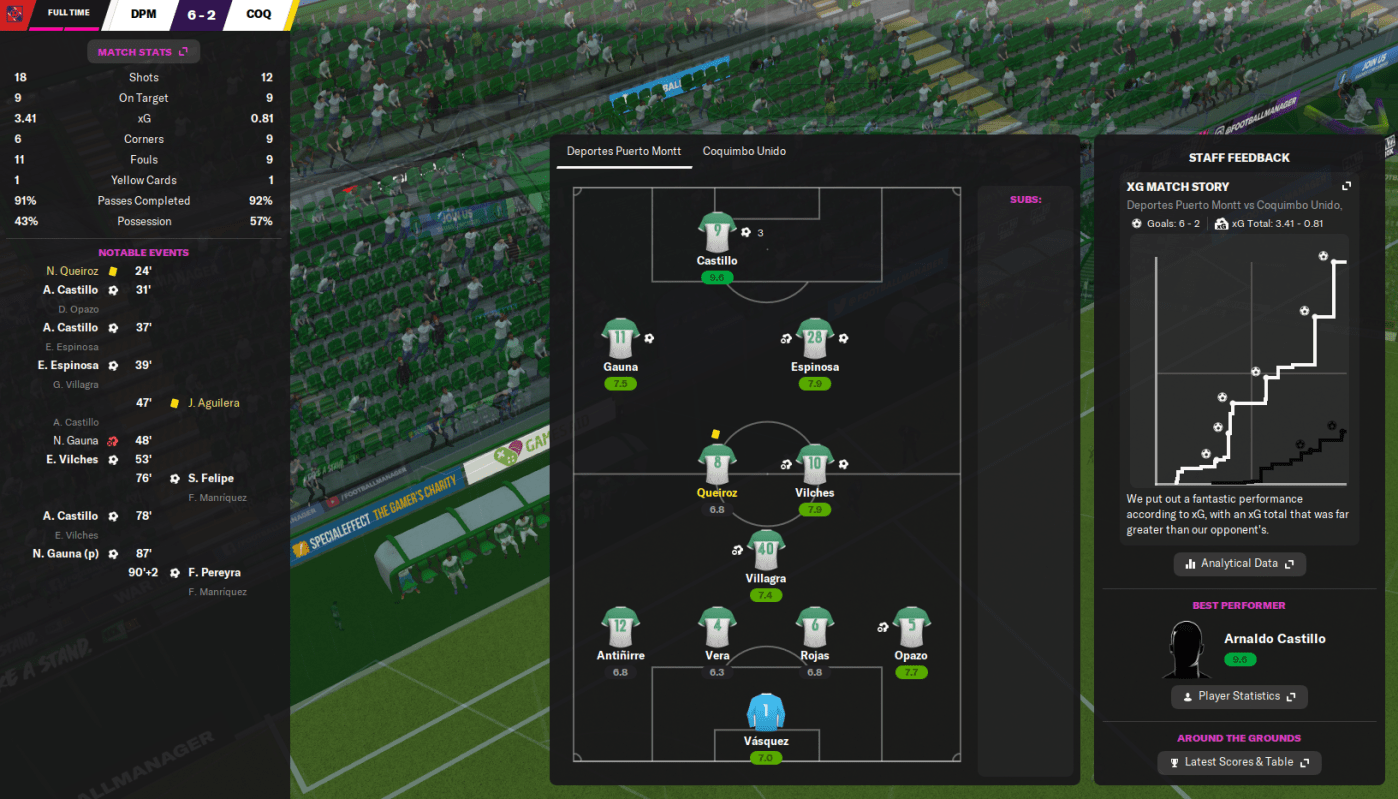Select Queiroz's number 8 shirt

pos(717,464)
